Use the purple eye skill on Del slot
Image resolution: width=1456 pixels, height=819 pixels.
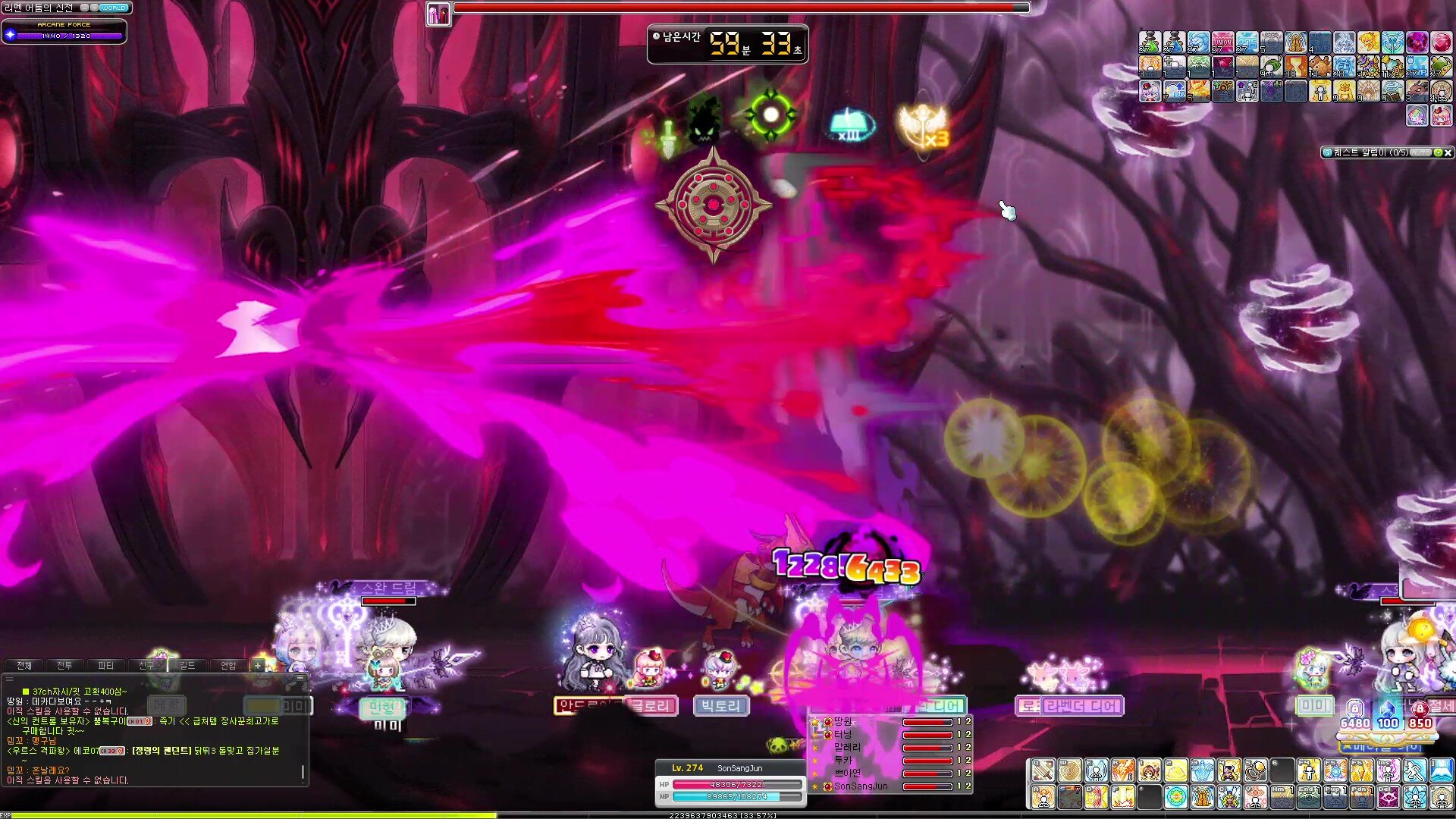tap(1388, 797)
